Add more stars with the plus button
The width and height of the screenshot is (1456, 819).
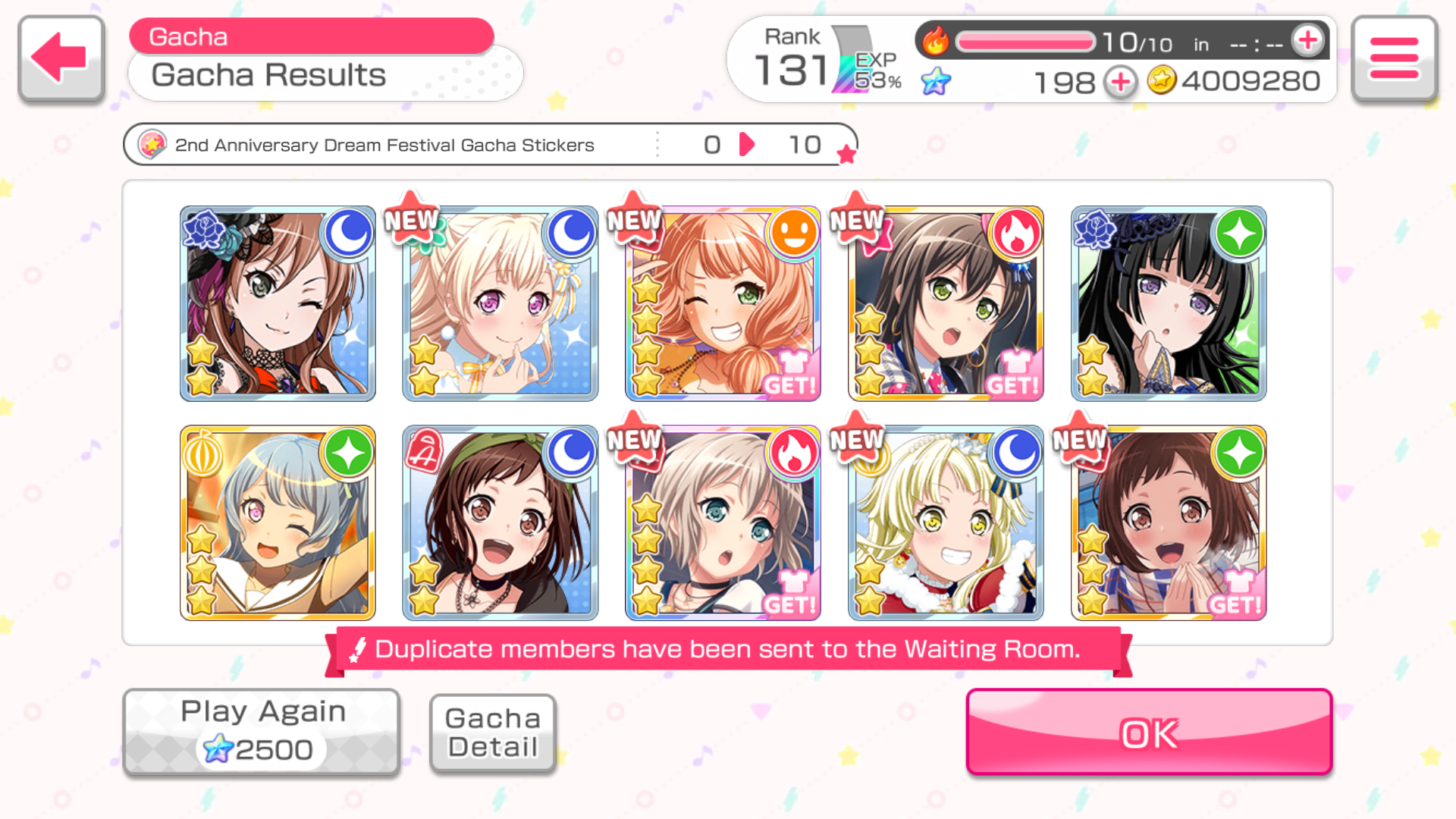click(x=1120, y=81)
